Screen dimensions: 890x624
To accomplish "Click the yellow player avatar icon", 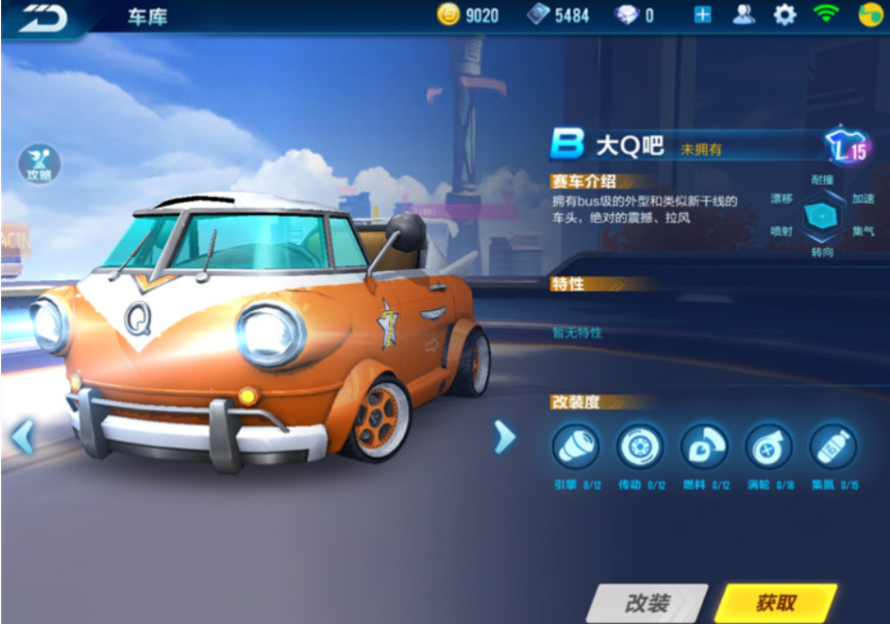I will coord(870,15).
